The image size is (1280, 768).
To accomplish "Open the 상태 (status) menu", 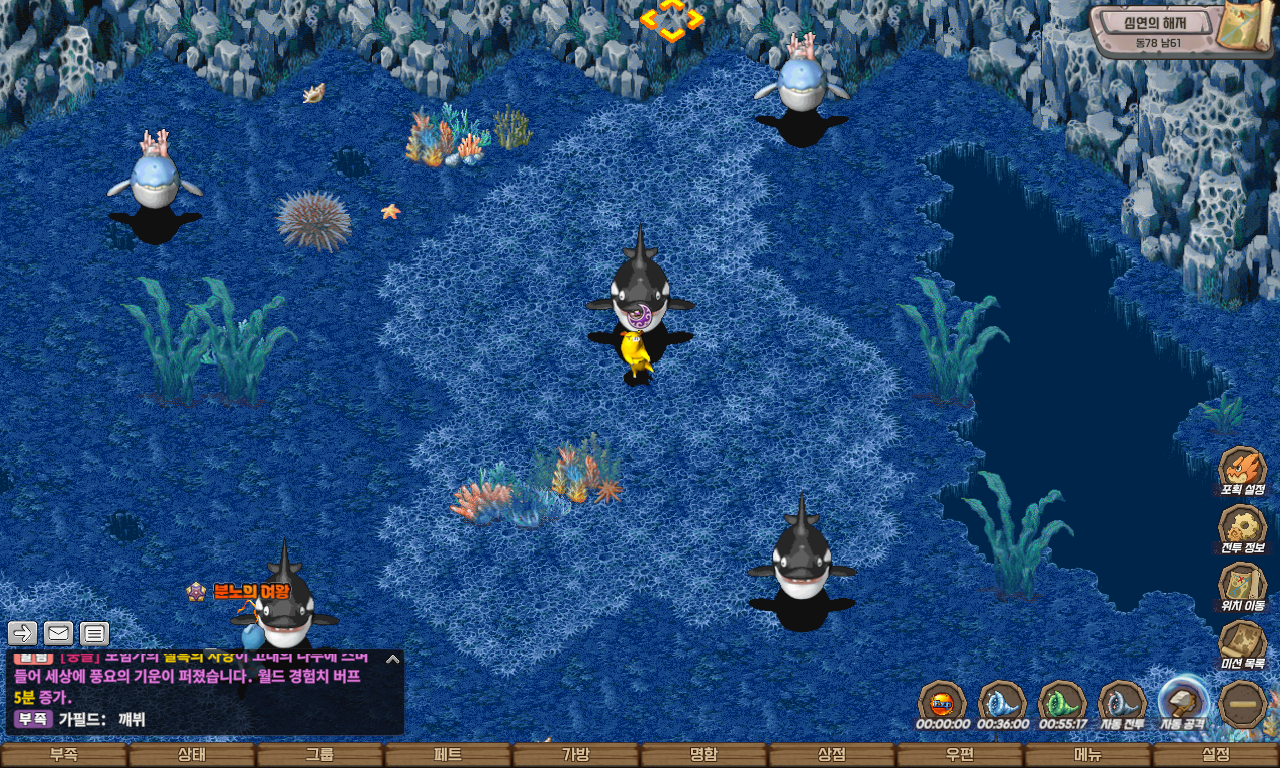I will pos(192,755).
